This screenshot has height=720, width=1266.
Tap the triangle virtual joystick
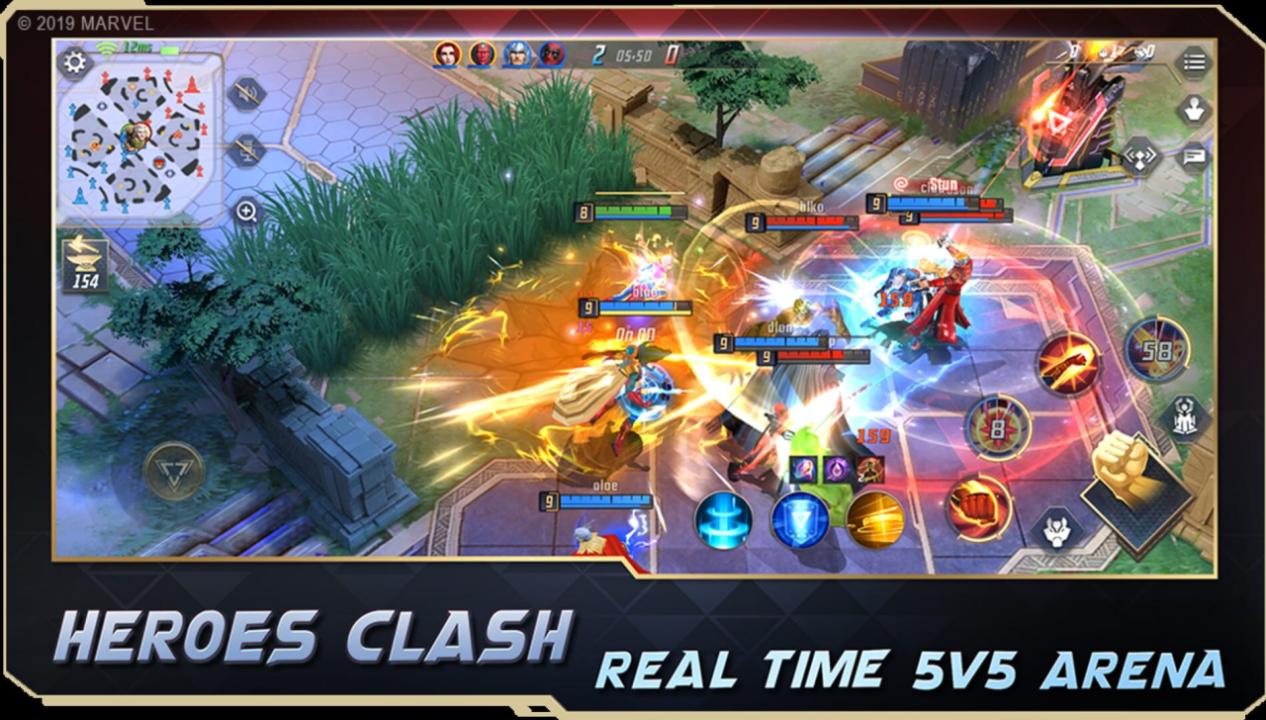[x=174, y=471]
